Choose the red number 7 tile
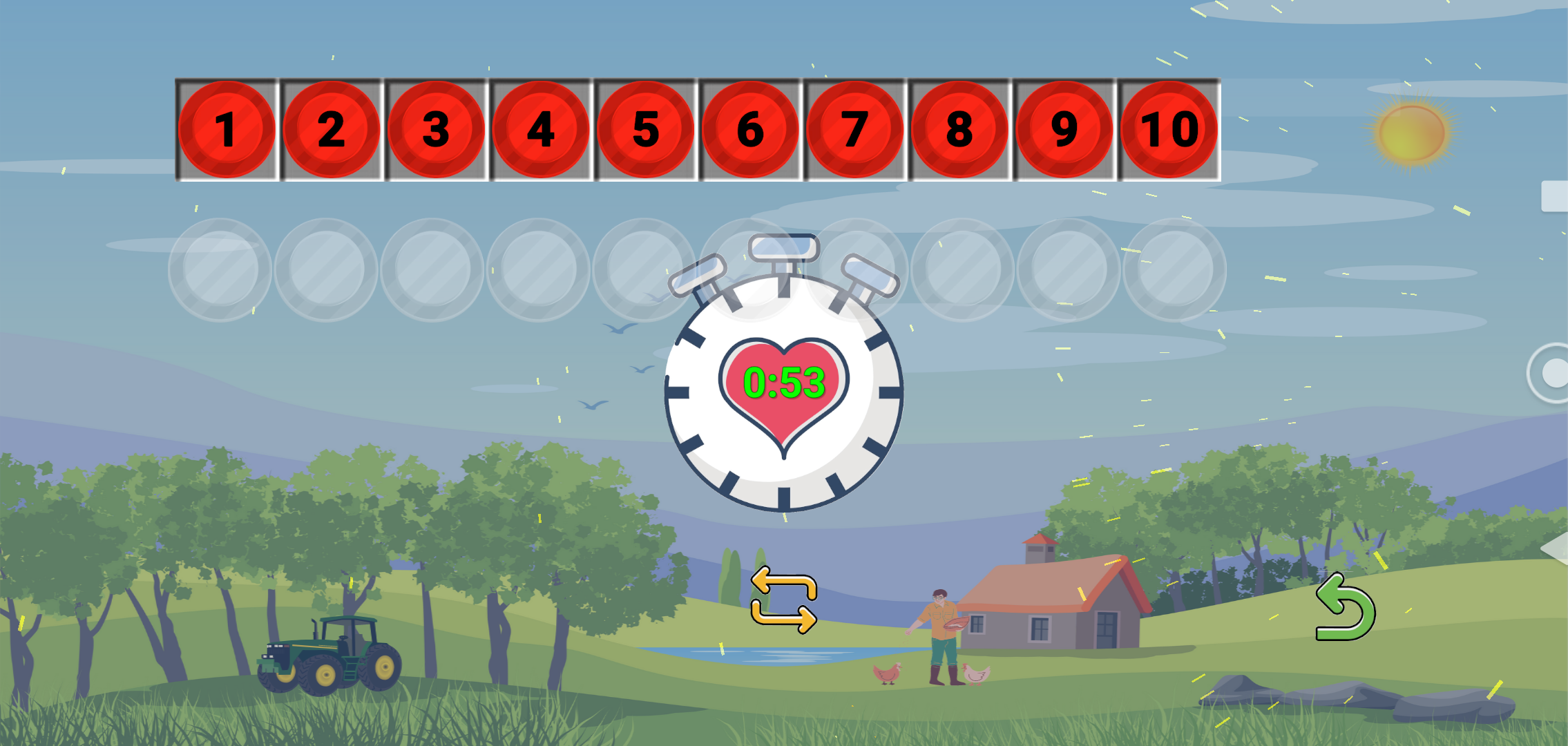1568x746 pixels. (x=855, y=130)
